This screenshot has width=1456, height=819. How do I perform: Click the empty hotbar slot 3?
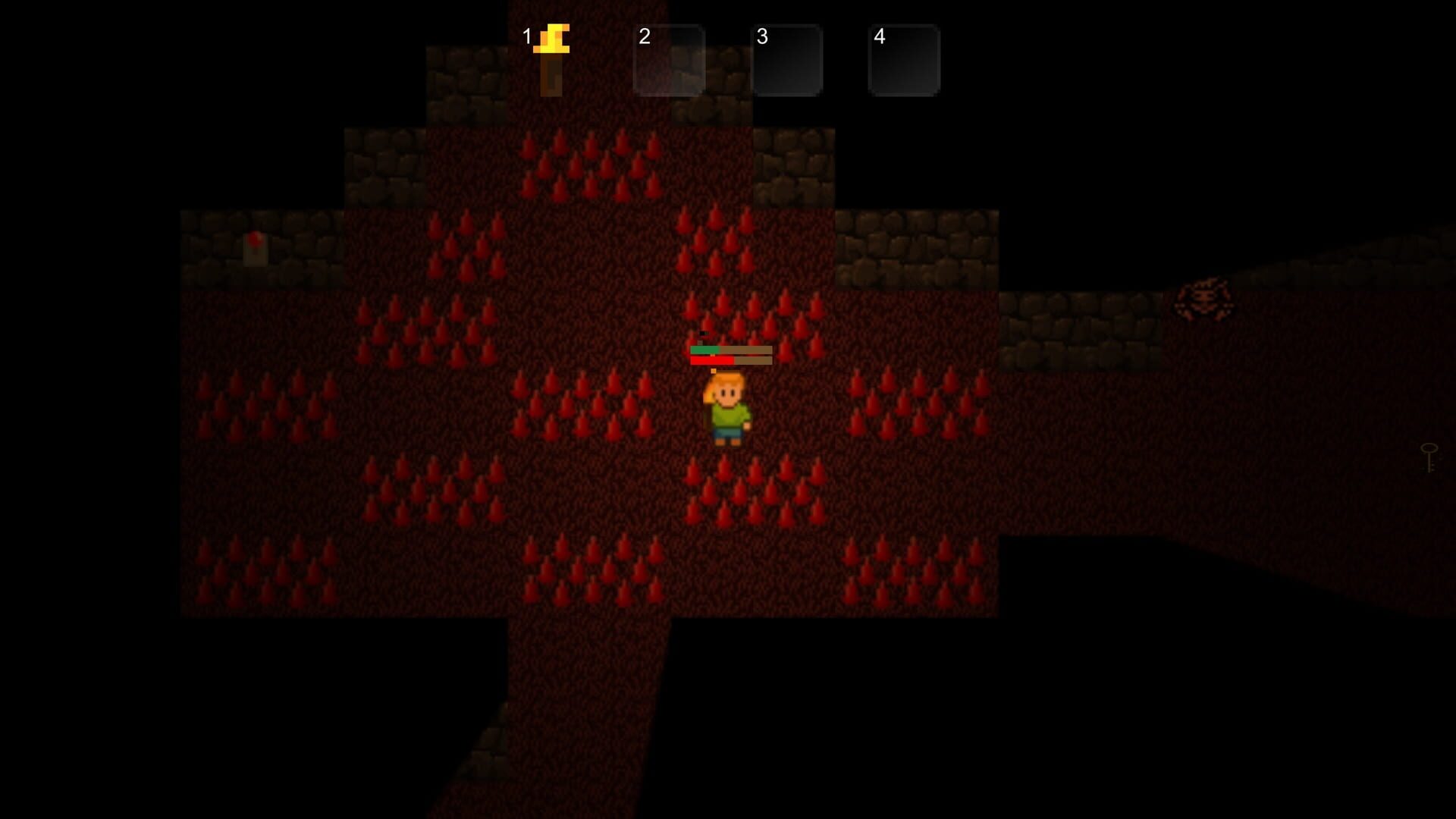click(x=787, y=58)
